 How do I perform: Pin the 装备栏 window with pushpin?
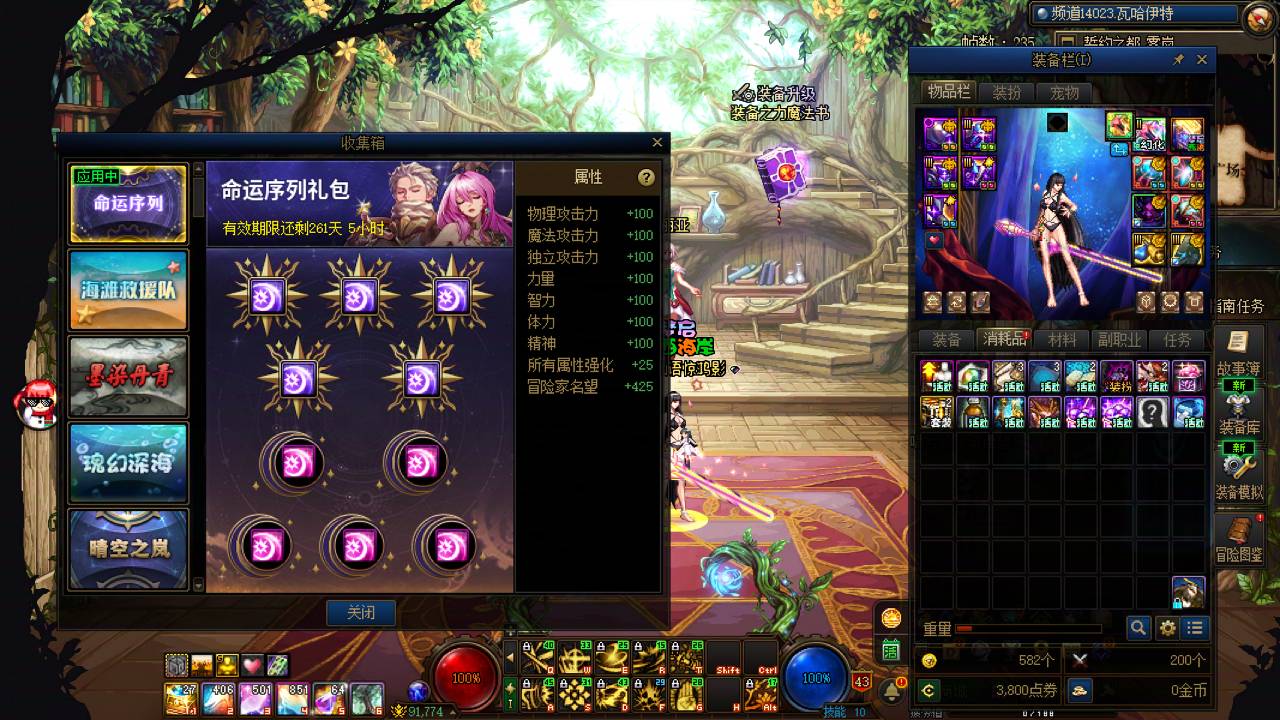coord(1178,60)
